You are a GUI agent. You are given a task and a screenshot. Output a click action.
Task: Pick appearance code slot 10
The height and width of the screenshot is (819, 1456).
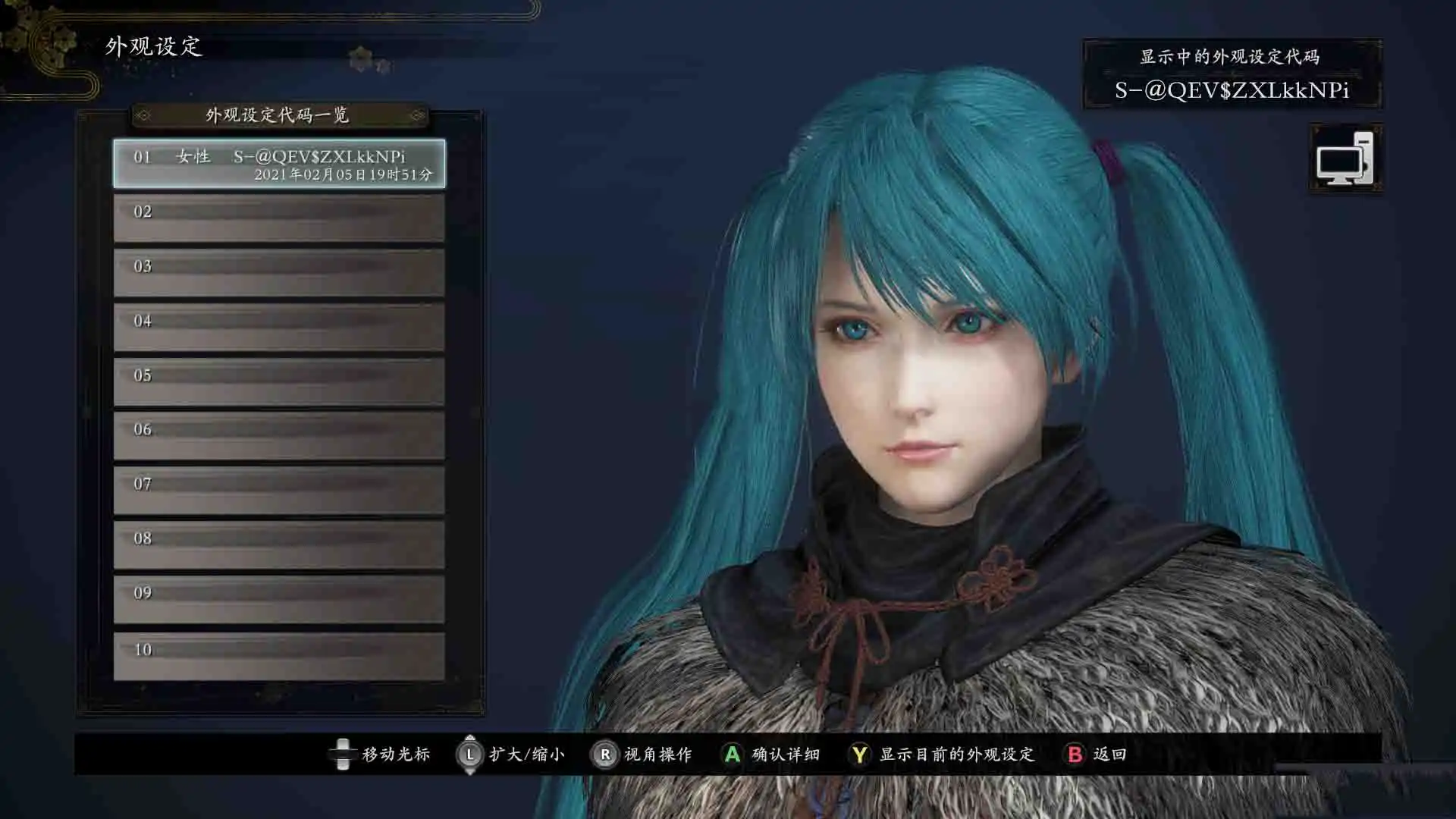click(279, 656)
